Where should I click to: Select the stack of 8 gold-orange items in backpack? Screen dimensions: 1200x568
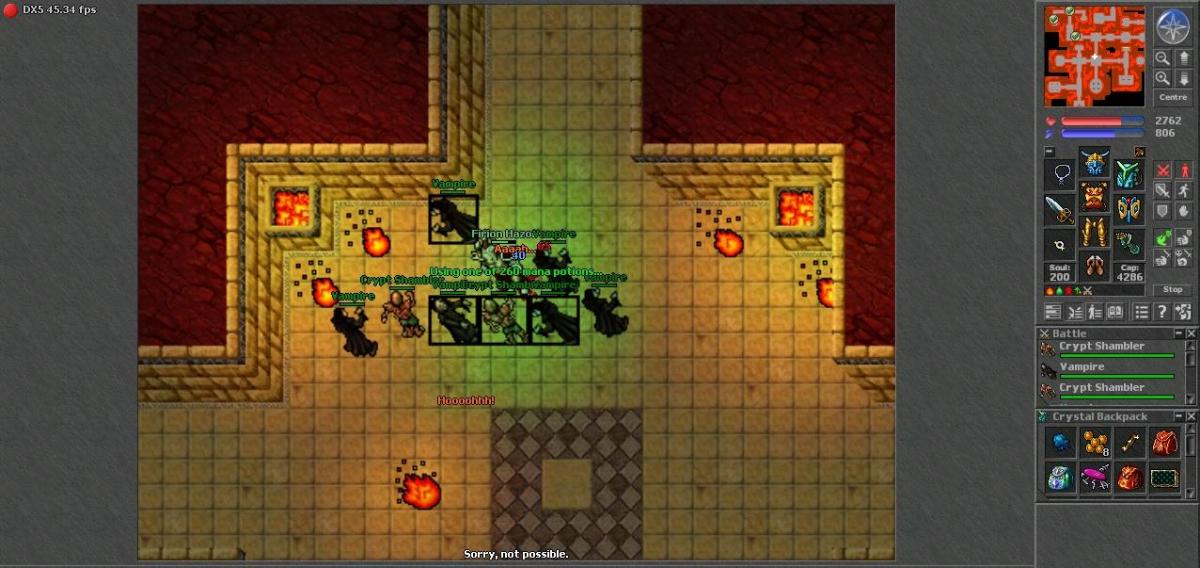[x=1095, y=443]
